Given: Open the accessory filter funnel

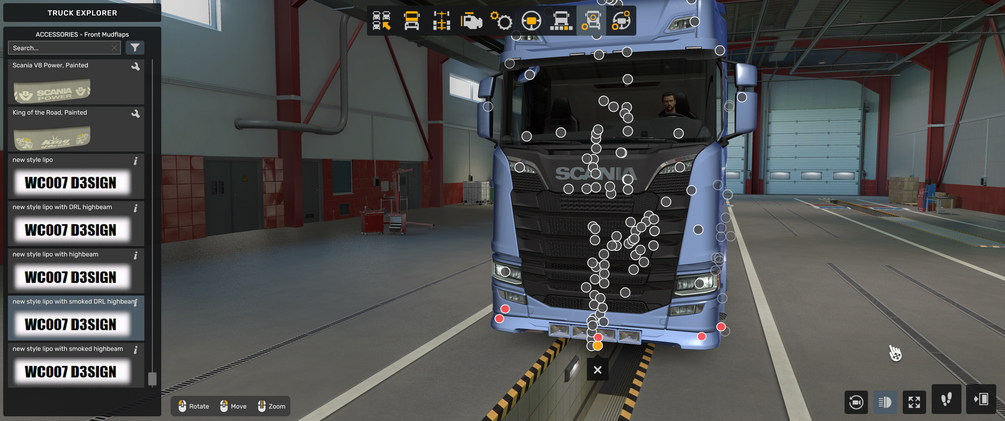Looking at the screenshot, I should point(136,48).
